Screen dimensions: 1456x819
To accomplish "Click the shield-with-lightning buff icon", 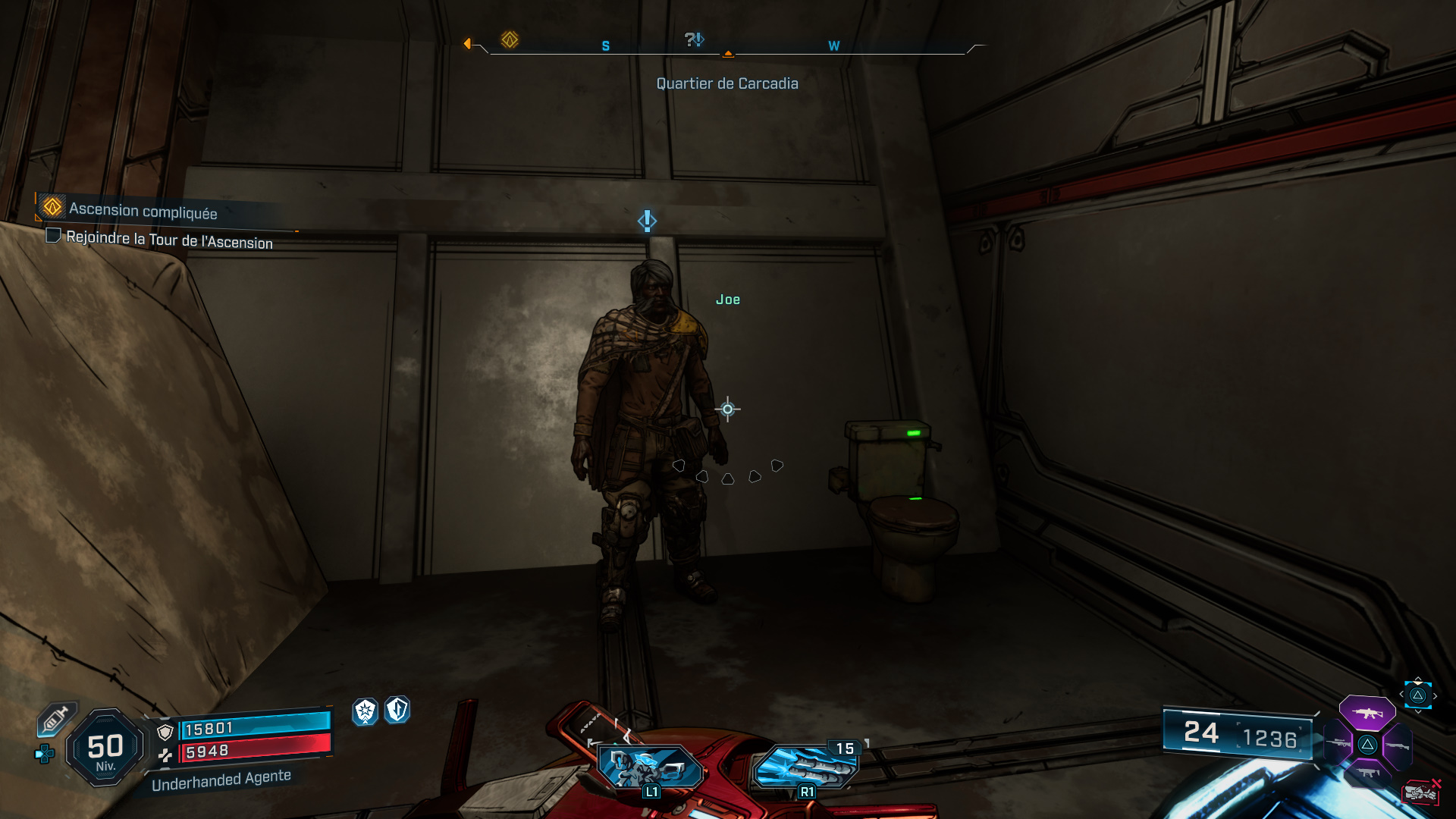I will point(396,711).
